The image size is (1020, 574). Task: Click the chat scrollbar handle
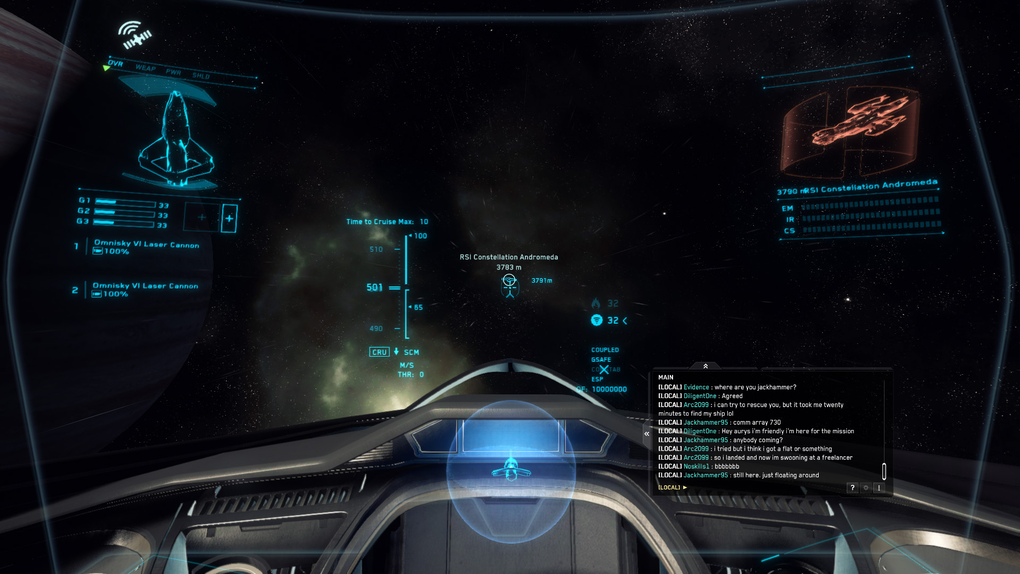(x=884, y=471)
